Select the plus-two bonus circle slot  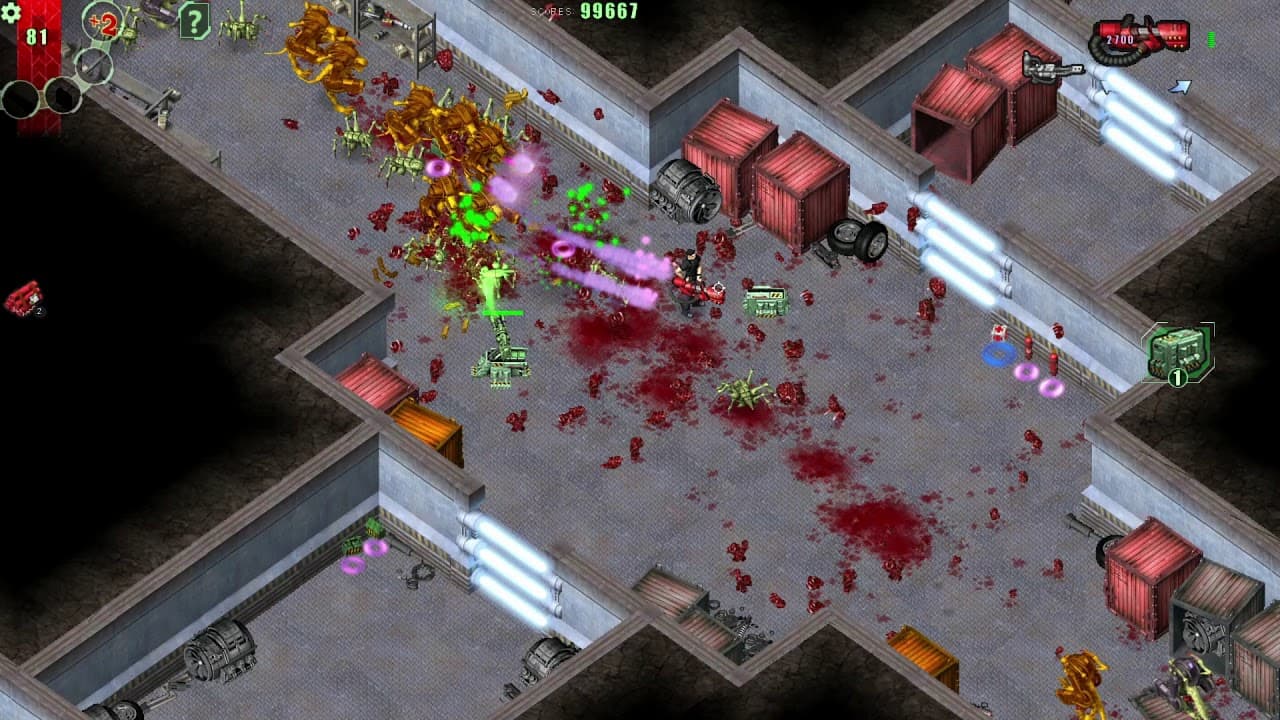pyautogui.click(x=103, y=21)
